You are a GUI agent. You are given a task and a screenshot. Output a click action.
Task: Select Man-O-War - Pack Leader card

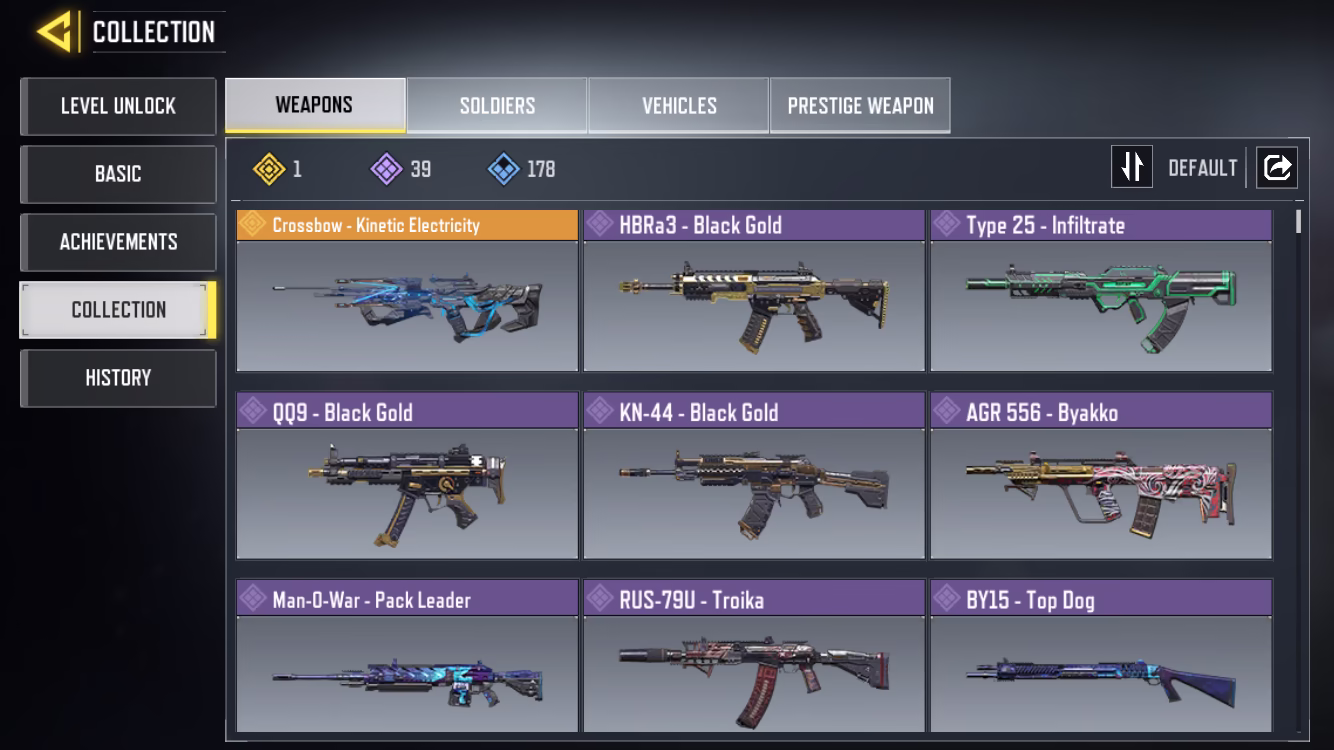click(x=407, y=659)
